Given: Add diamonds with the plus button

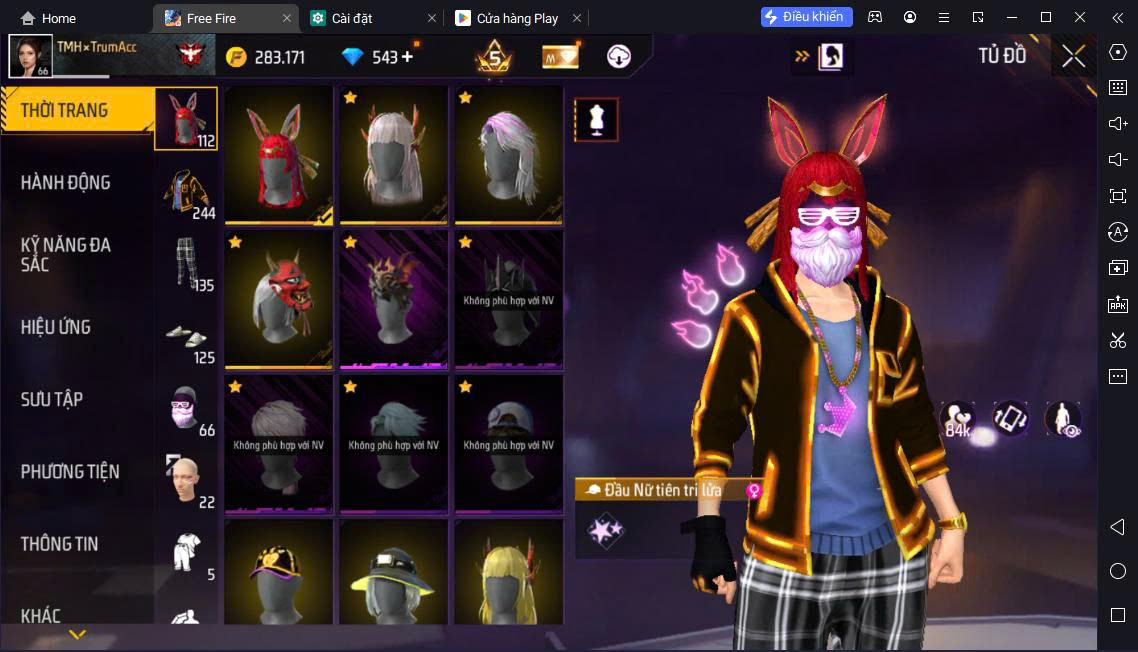Looking at the screenshot, I should [x=407, y=57].
